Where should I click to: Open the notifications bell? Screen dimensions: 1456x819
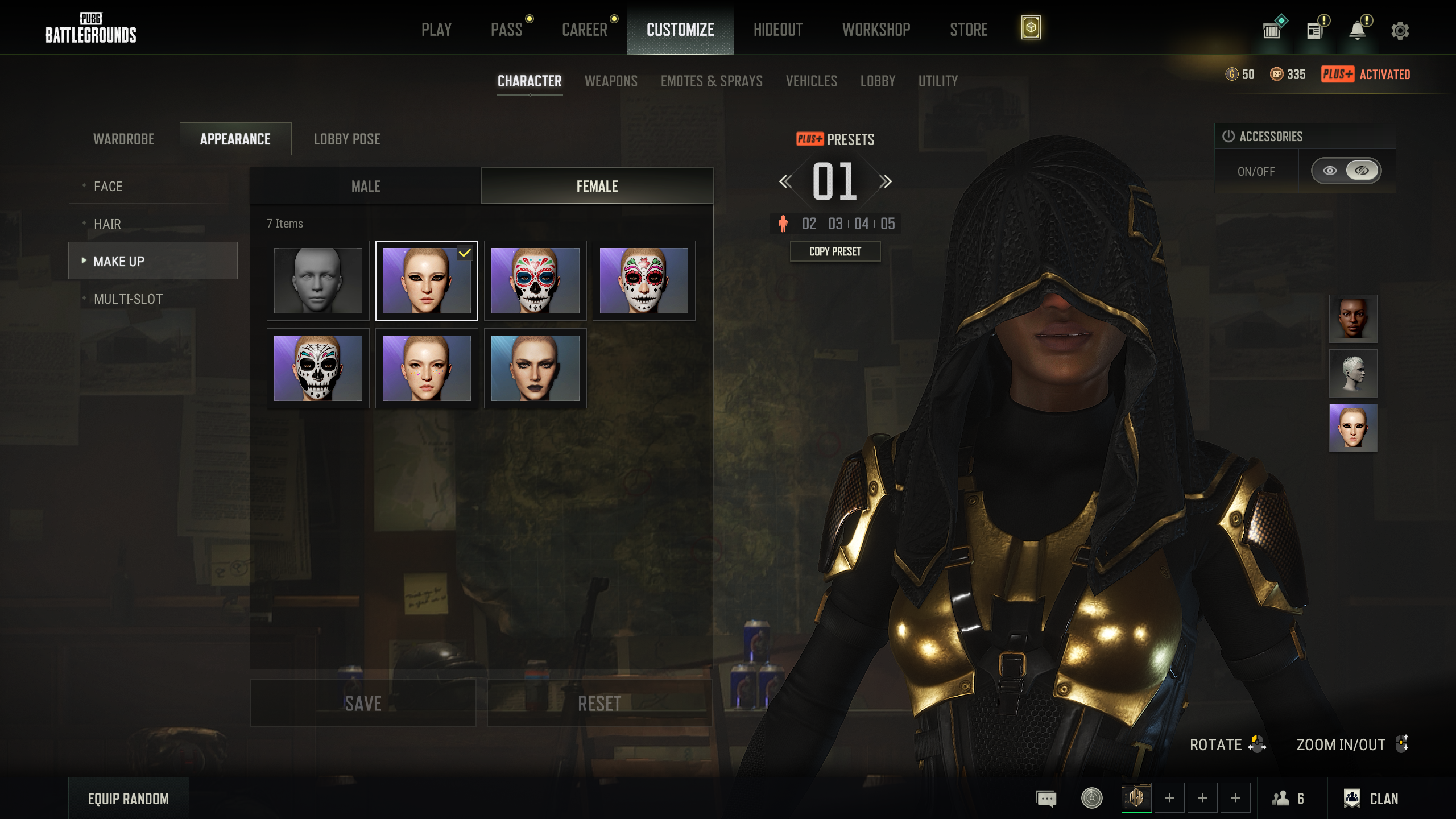click(1358, 30)
